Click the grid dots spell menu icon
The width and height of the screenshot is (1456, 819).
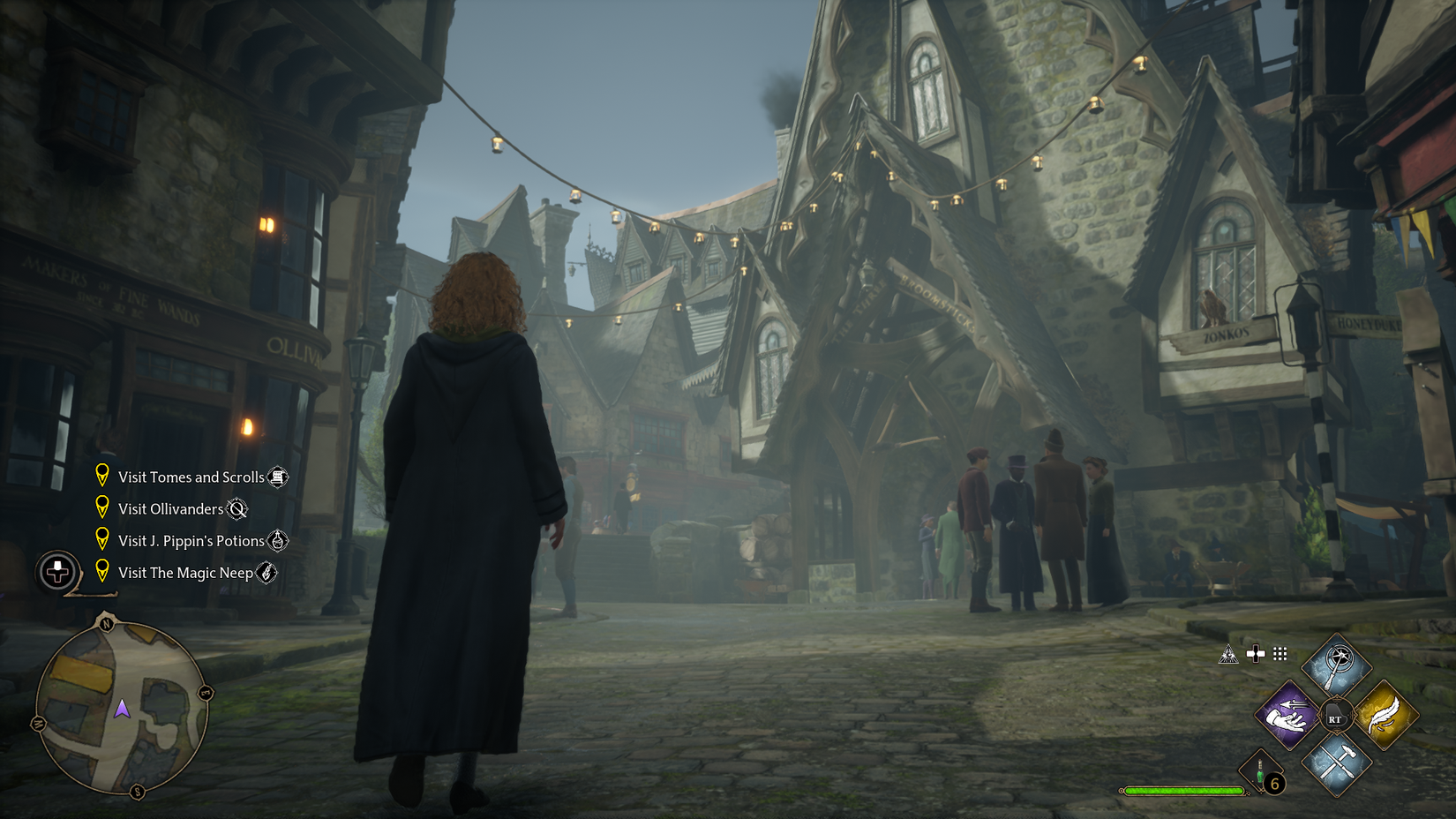tap(1280, 655)
